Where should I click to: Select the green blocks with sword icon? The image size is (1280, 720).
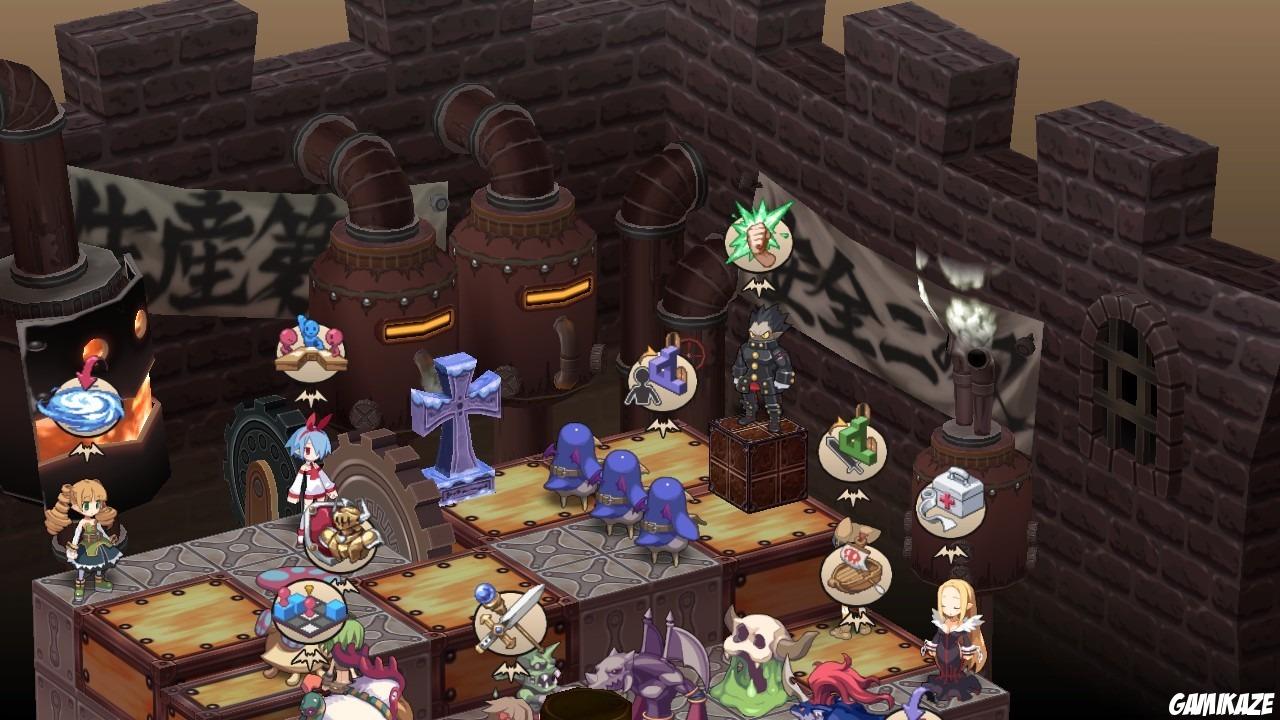pos(852,454)
